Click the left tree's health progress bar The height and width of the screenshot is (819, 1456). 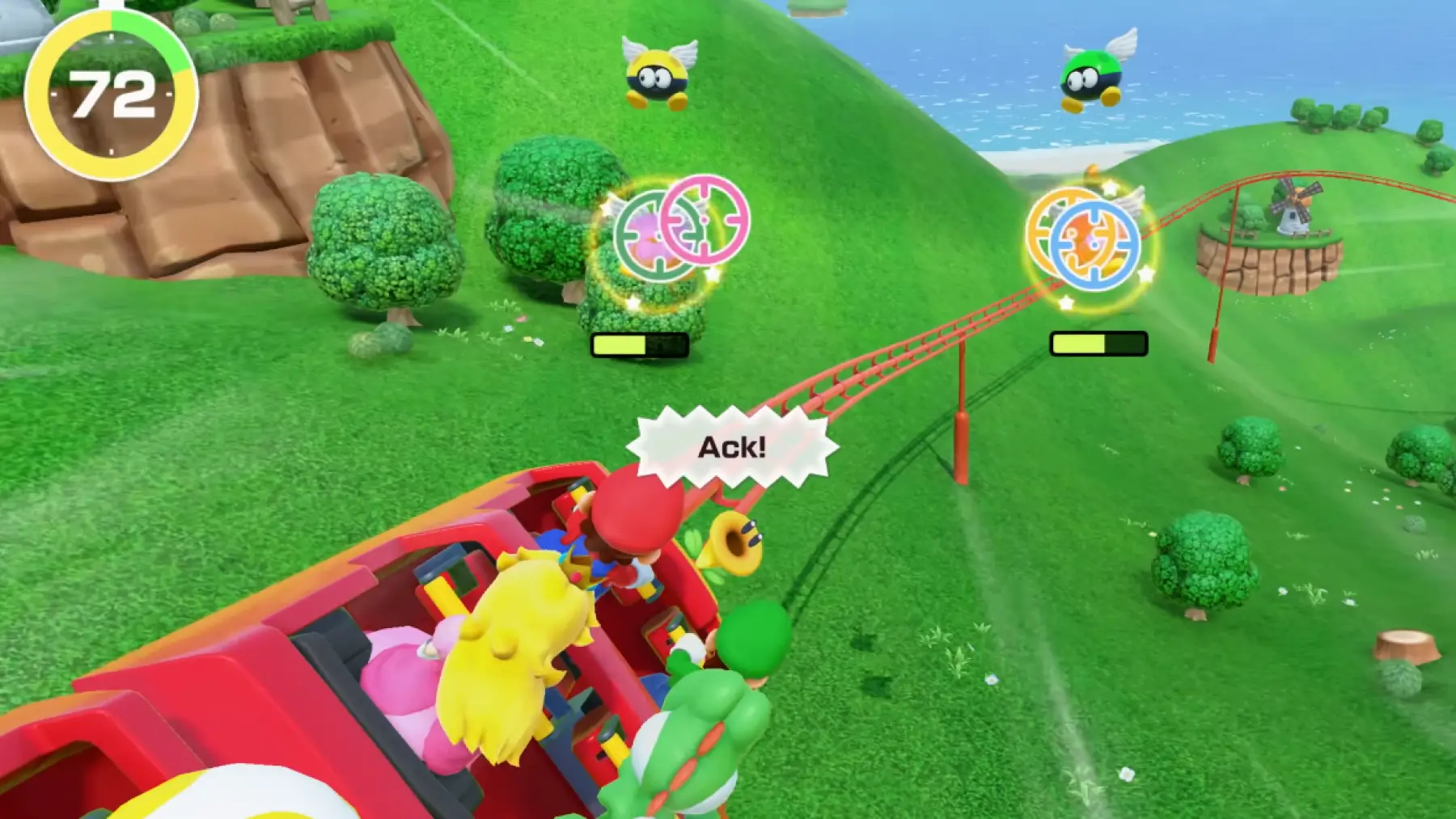click(639, 343)
